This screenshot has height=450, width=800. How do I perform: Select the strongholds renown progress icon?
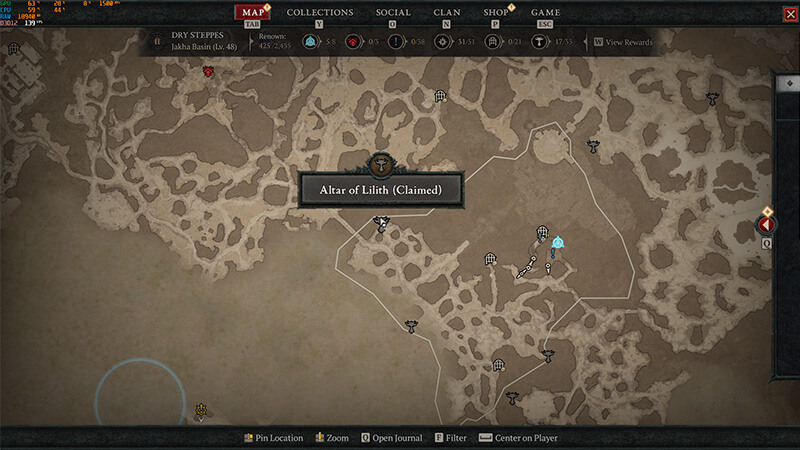pyautogui.click(x=351, y=42)
